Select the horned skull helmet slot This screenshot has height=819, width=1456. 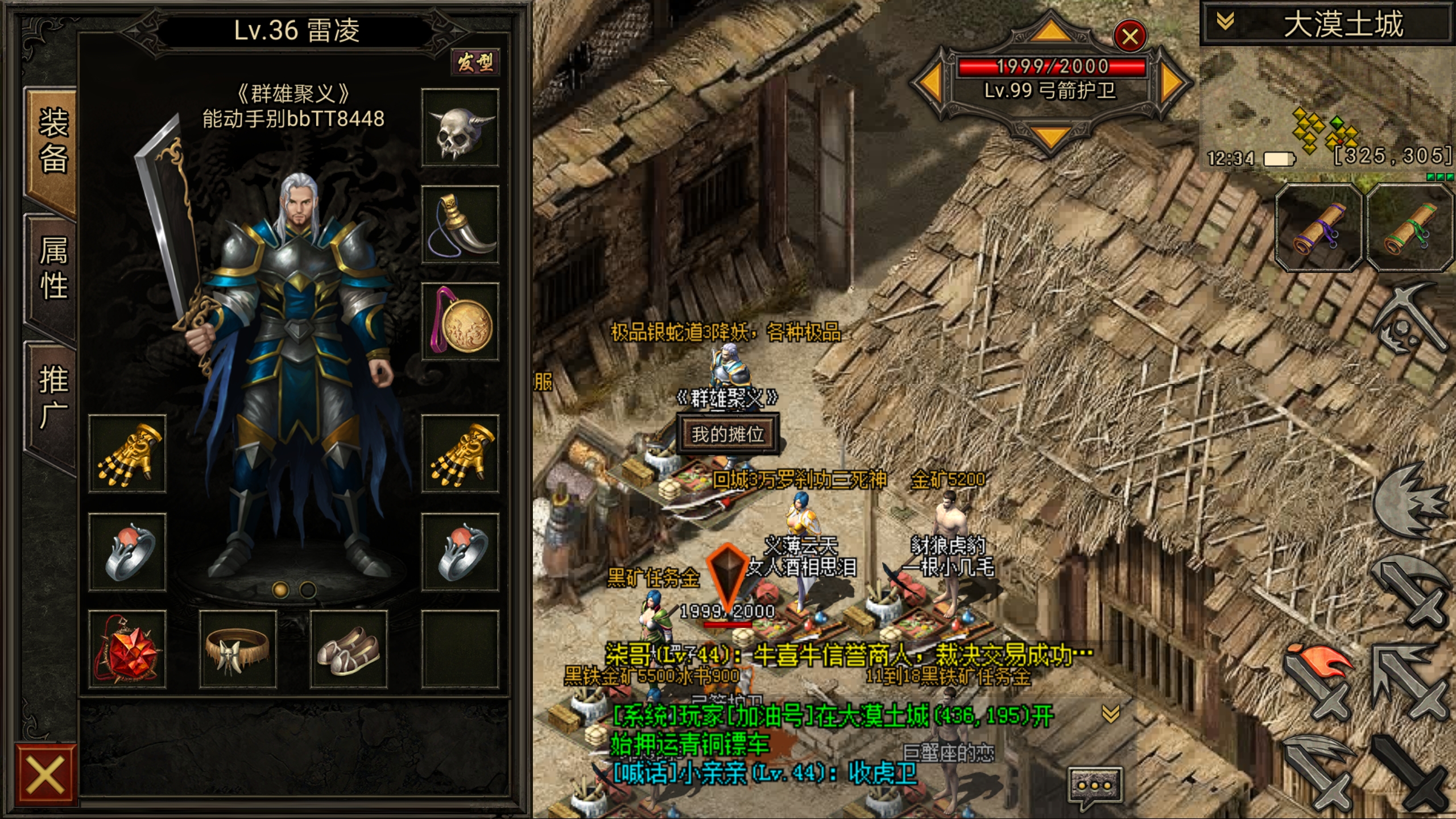pos(460,128)
